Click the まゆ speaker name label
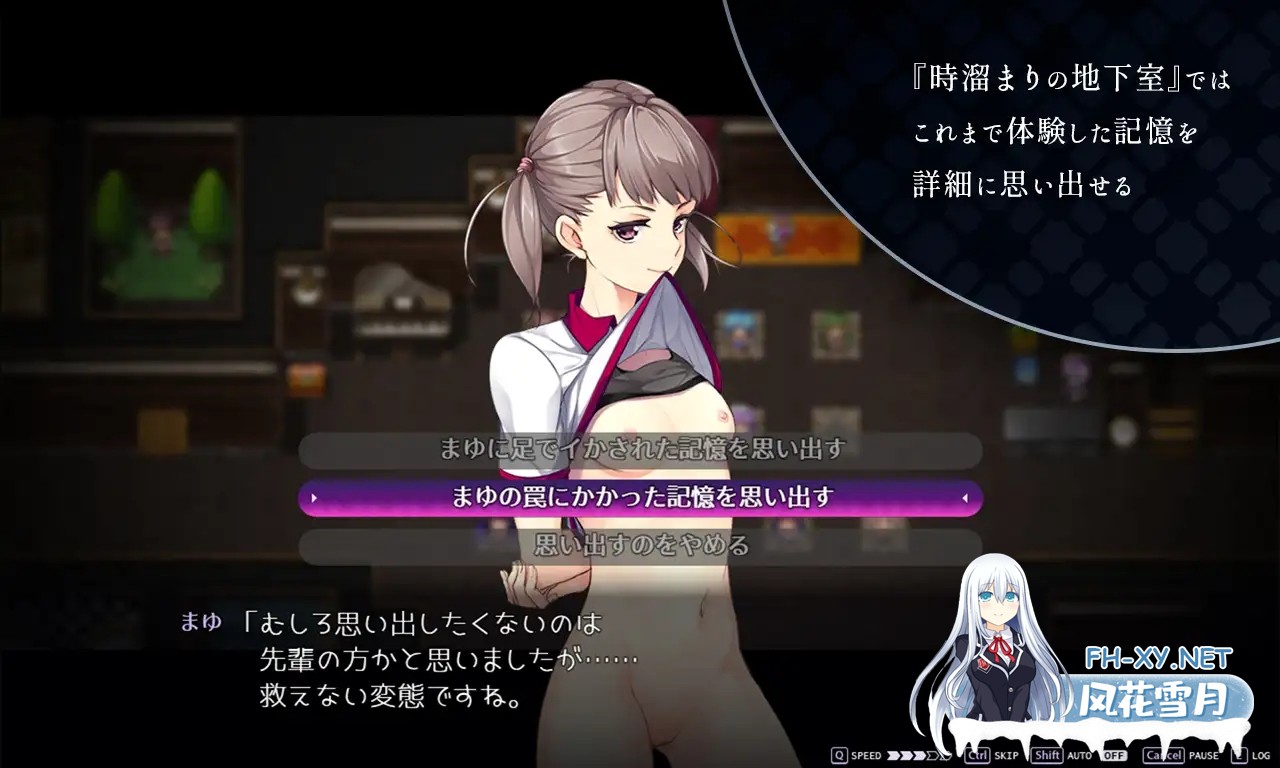 (x=204, y=622)
